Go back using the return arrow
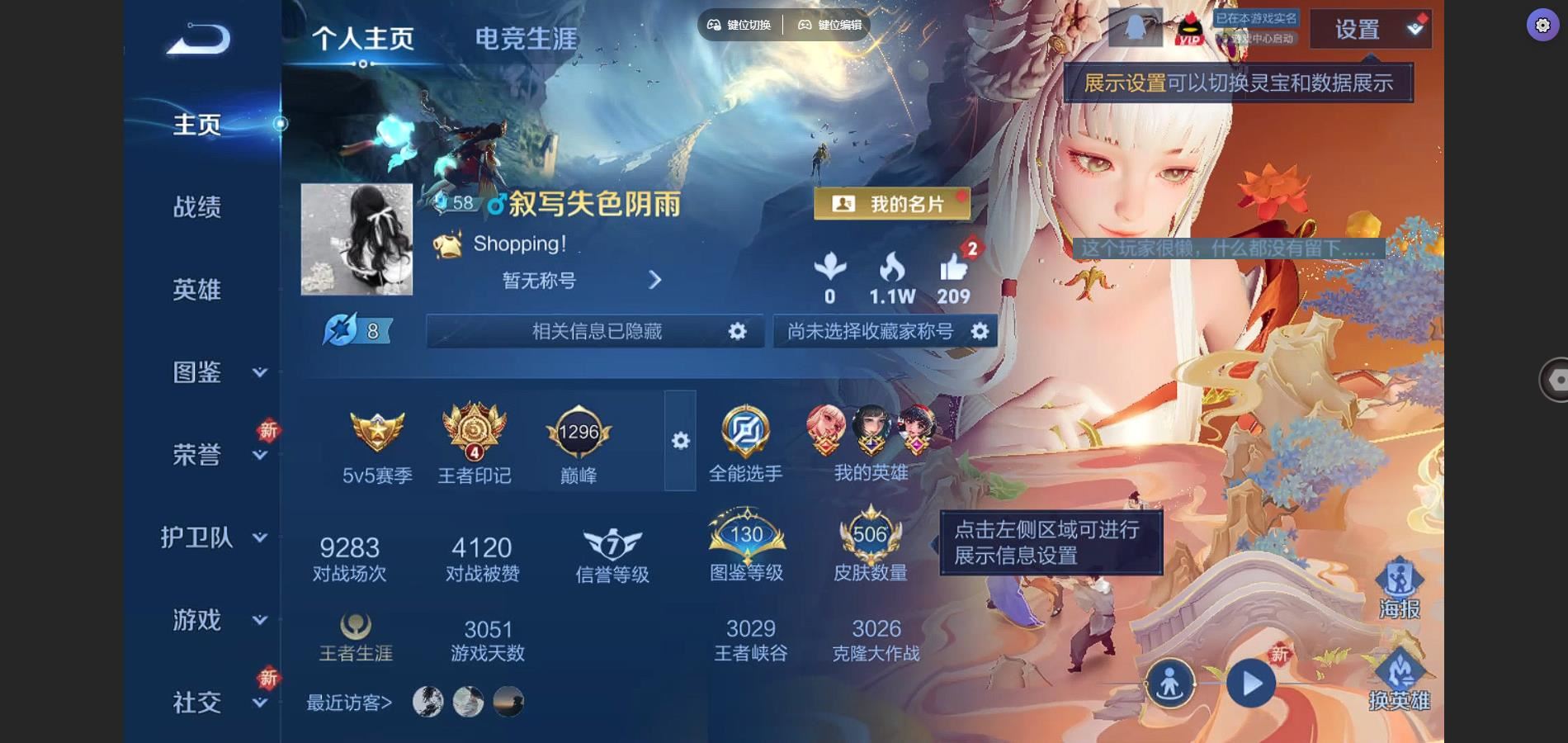This screenshot has height=743, width=1568. point(198,38)
